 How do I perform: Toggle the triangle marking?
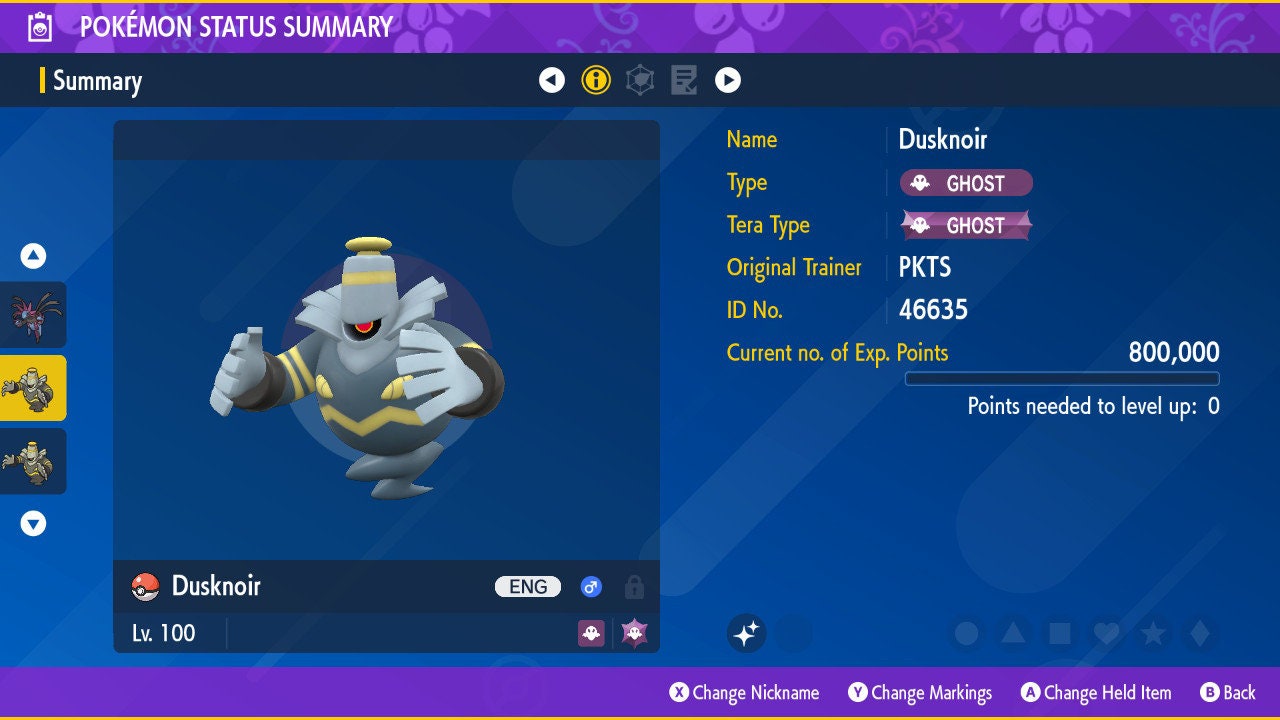tap(1013, 633)
